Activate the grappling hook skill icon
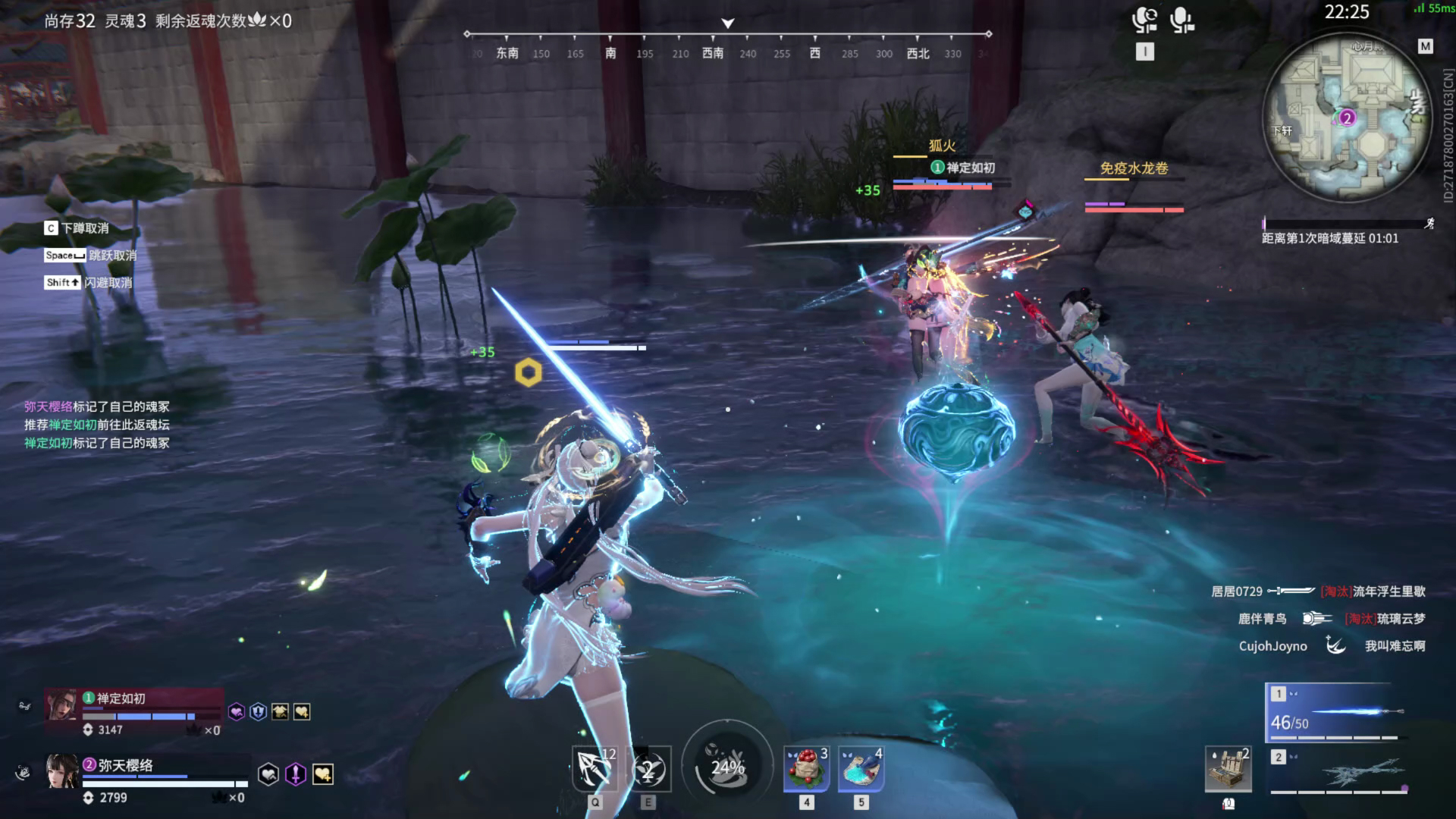Screen dimensions: 1456x819 [595, 768]
